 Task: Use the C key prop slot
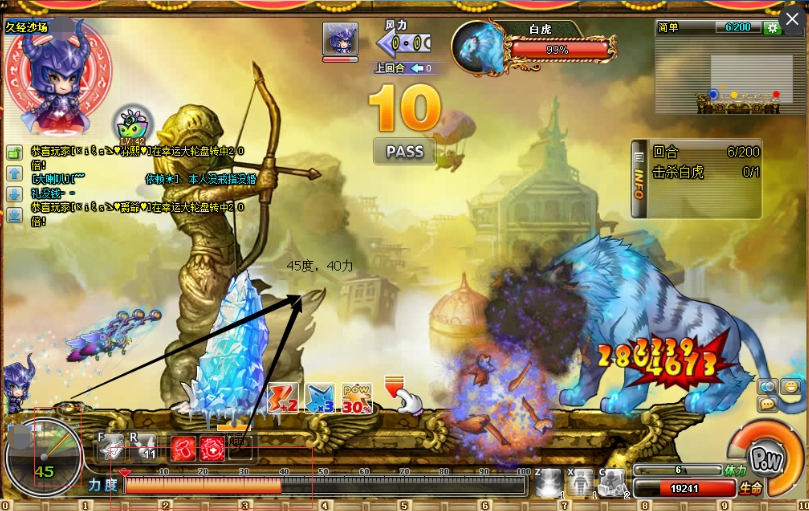coord(613,483)
